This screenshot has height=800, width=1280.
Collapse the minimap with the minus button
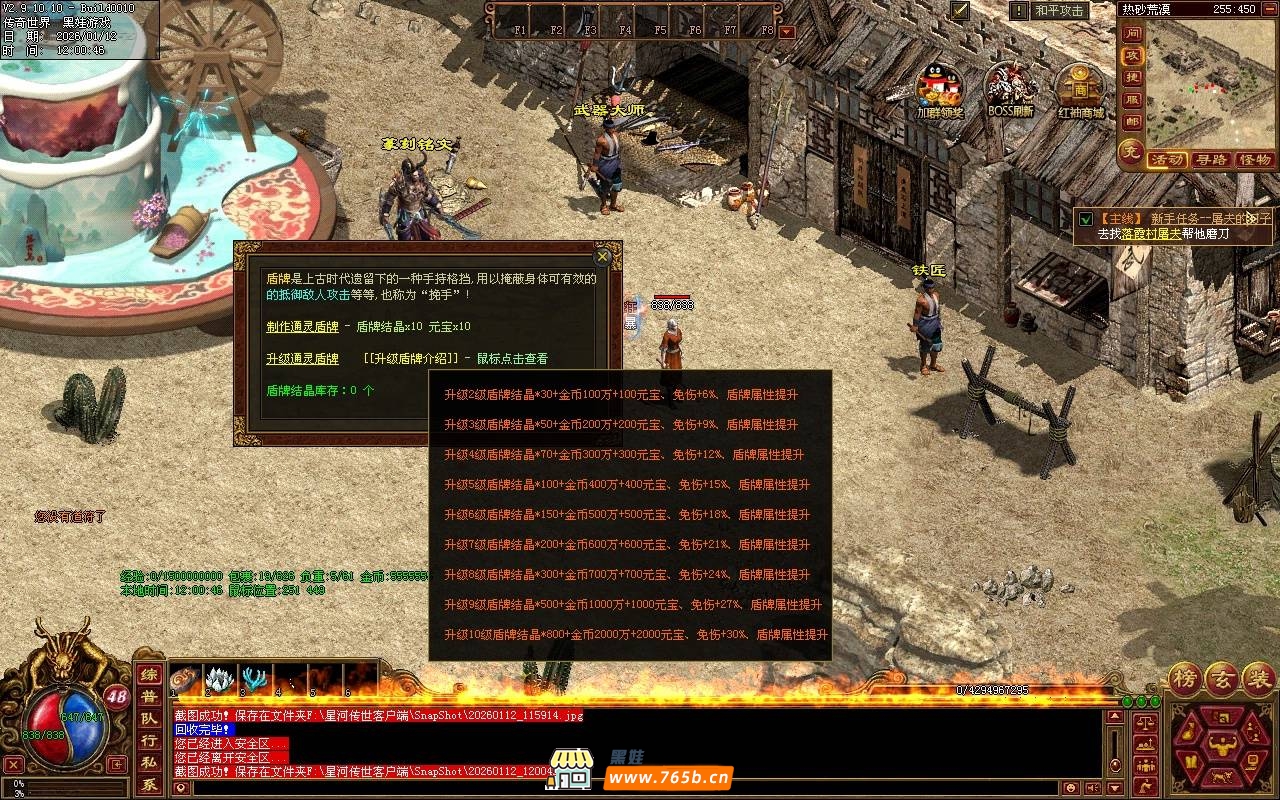[1269, 9]
